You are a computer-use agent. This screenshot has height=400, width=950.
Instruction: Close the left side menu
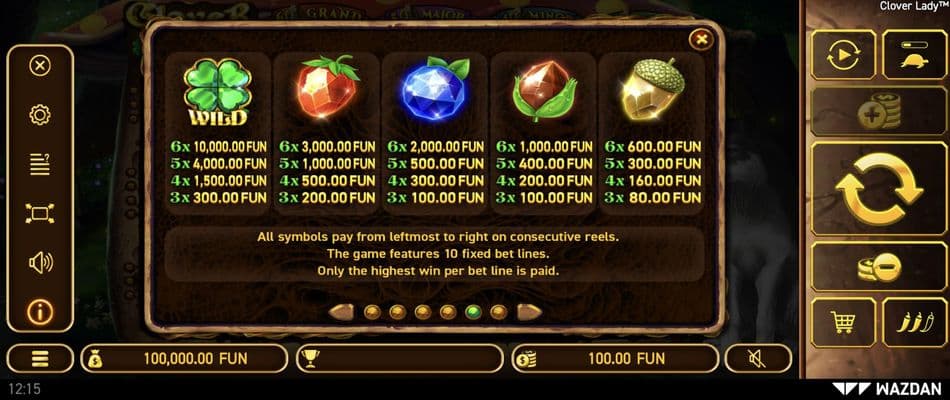[x=40, y=66]
